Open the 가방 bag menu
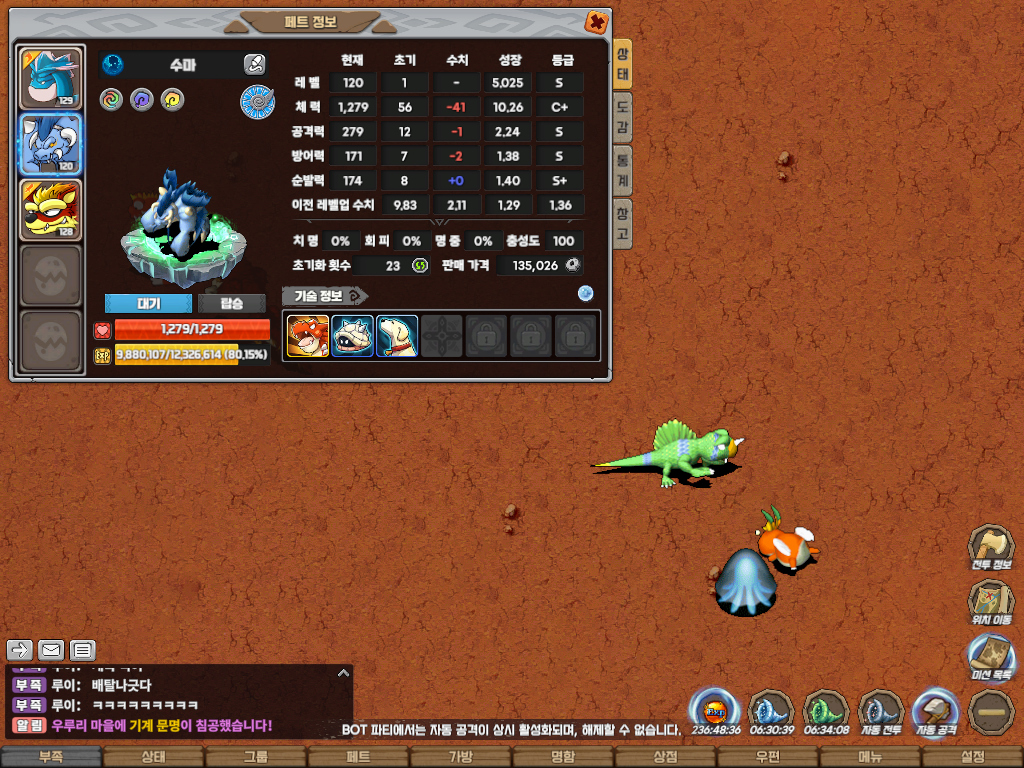1024x768 pixels. [x=460, y=757]
